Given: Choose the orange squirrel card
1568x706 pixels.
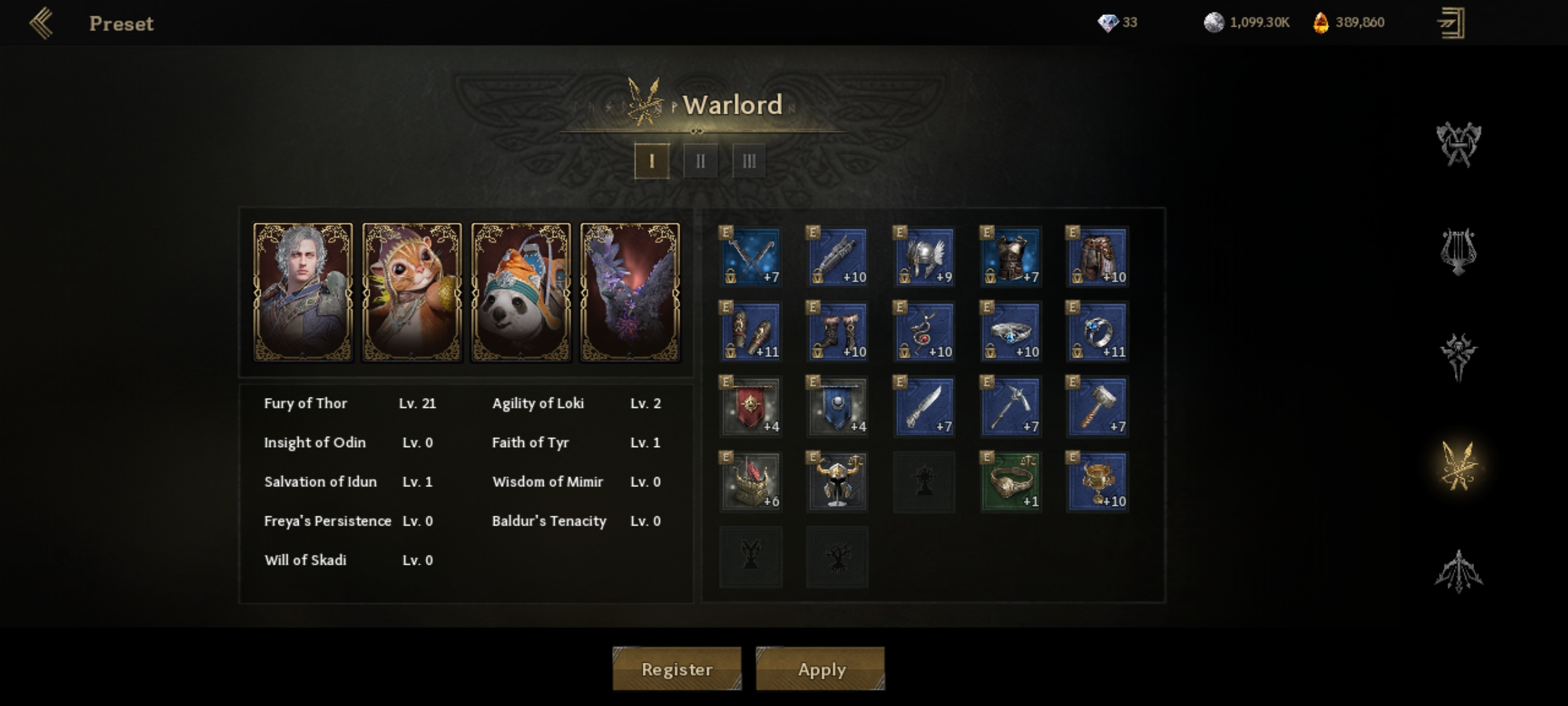Looking at the screenshot, I should point(412,292).
